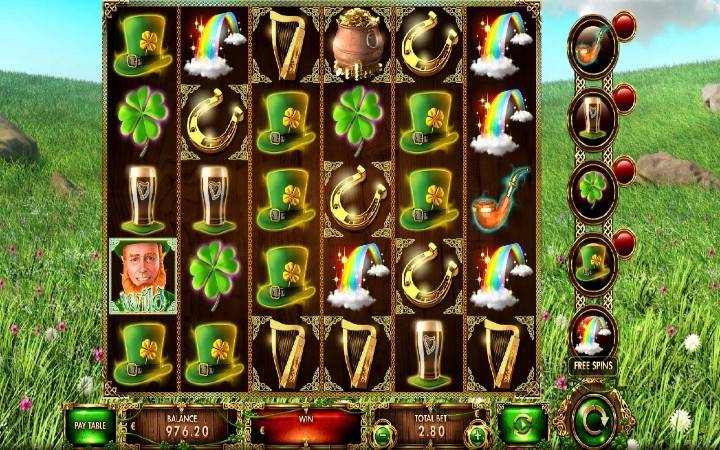Activate the green square autoplay button
The image size is (720, 450).
point(523,424)
